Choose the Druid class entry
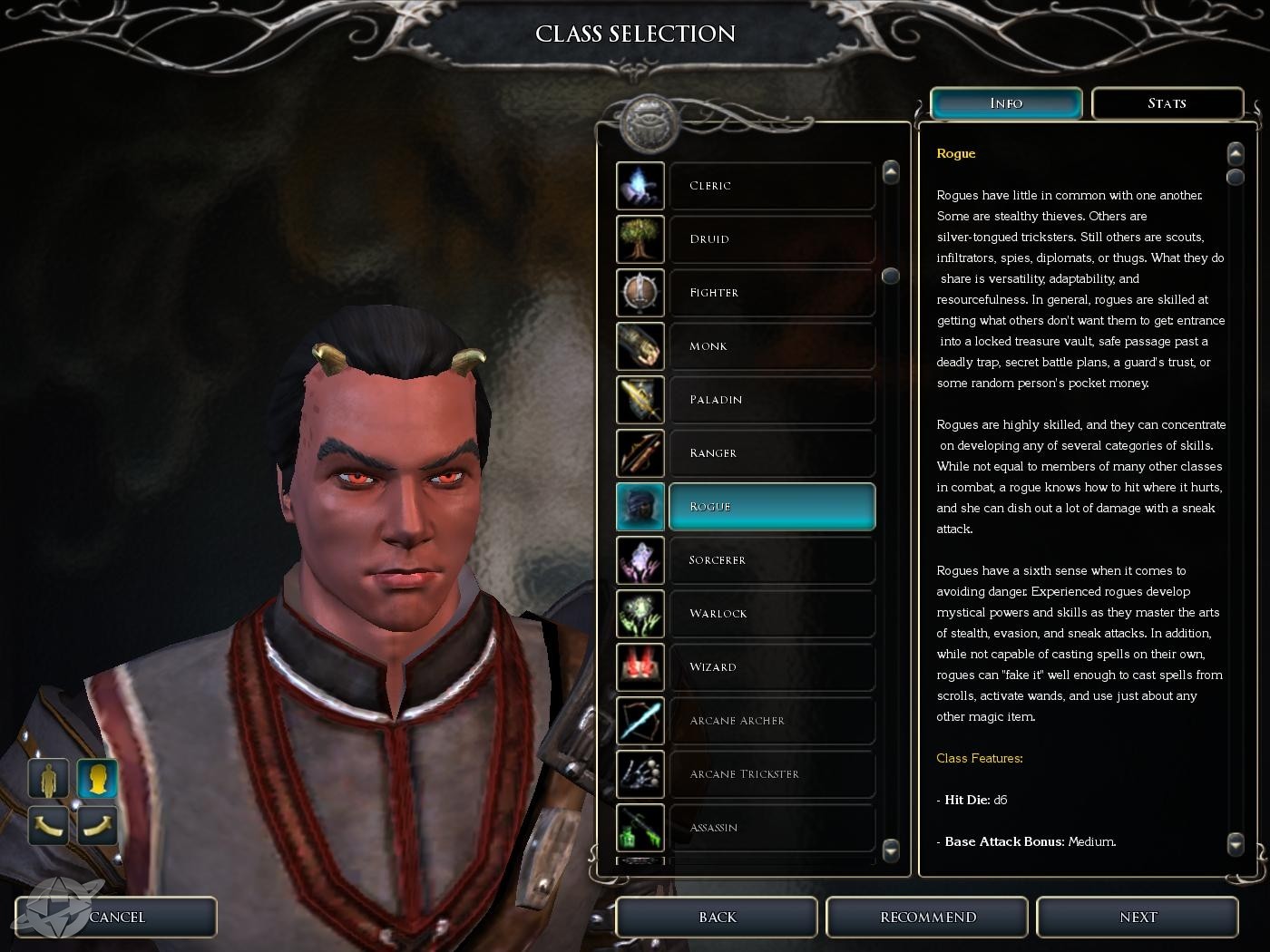Viewport: 1270px width, 952px height. [x=771, y=239]
